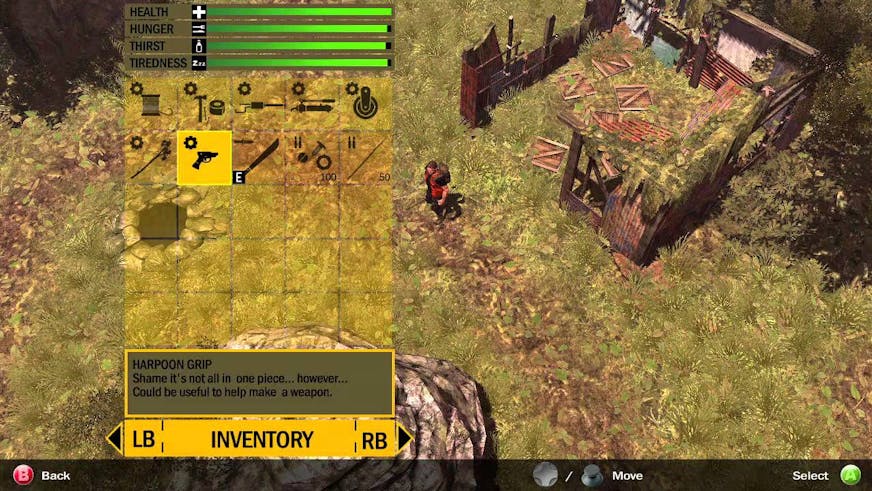Click the equipped machete slot

[258, 157]
